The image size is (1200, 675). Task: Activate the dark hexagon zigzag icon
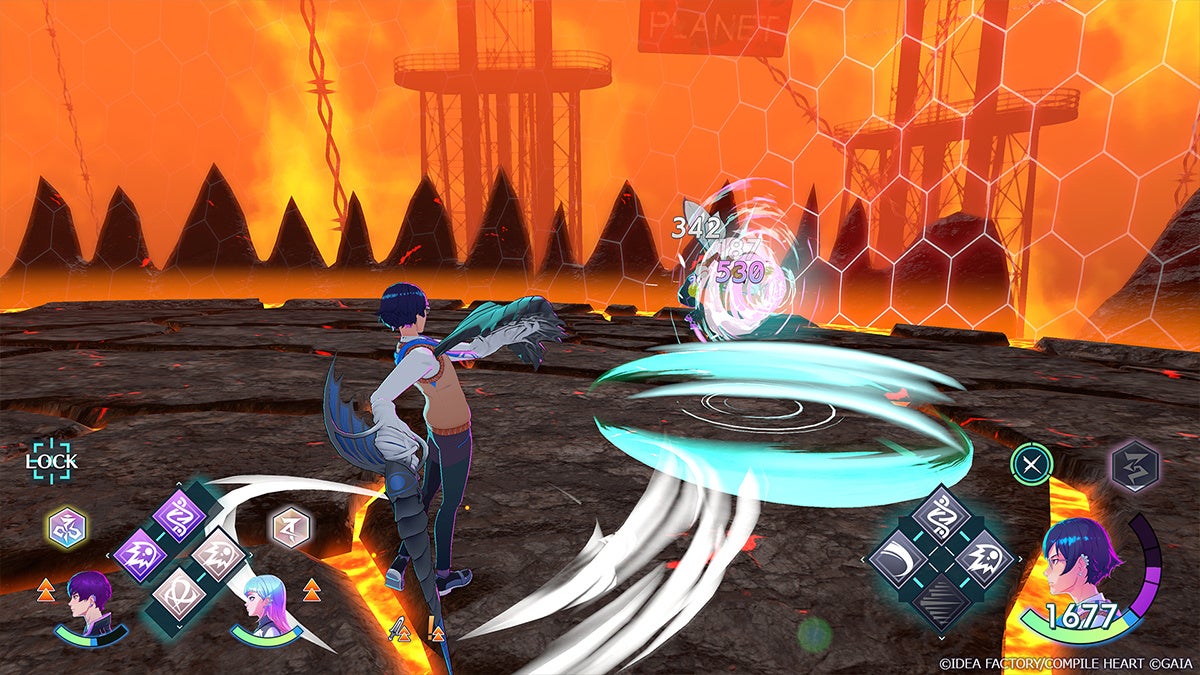click(1134, 465)
